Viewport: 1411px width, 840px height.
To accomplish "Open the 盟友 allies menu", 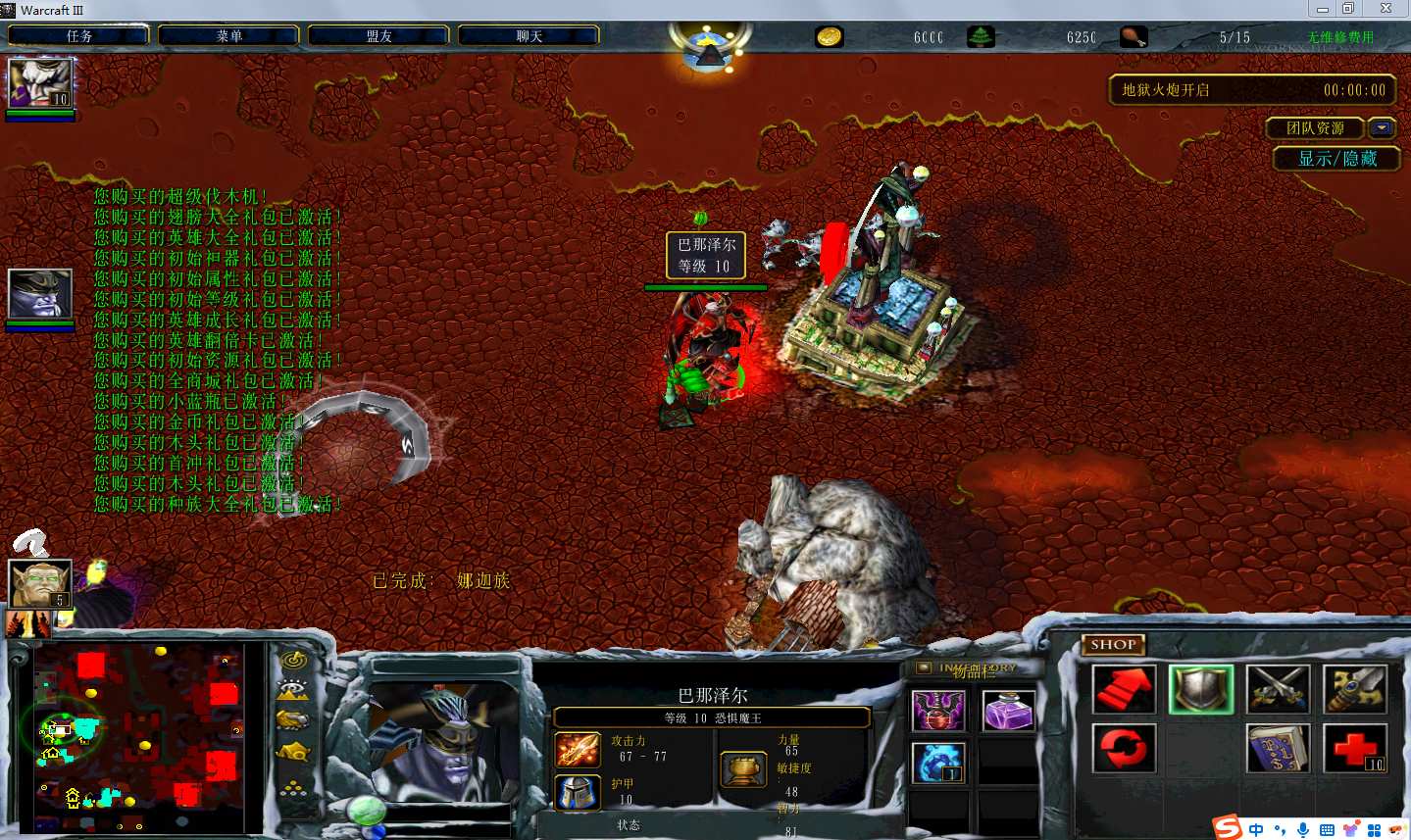I will coord(379,36).
